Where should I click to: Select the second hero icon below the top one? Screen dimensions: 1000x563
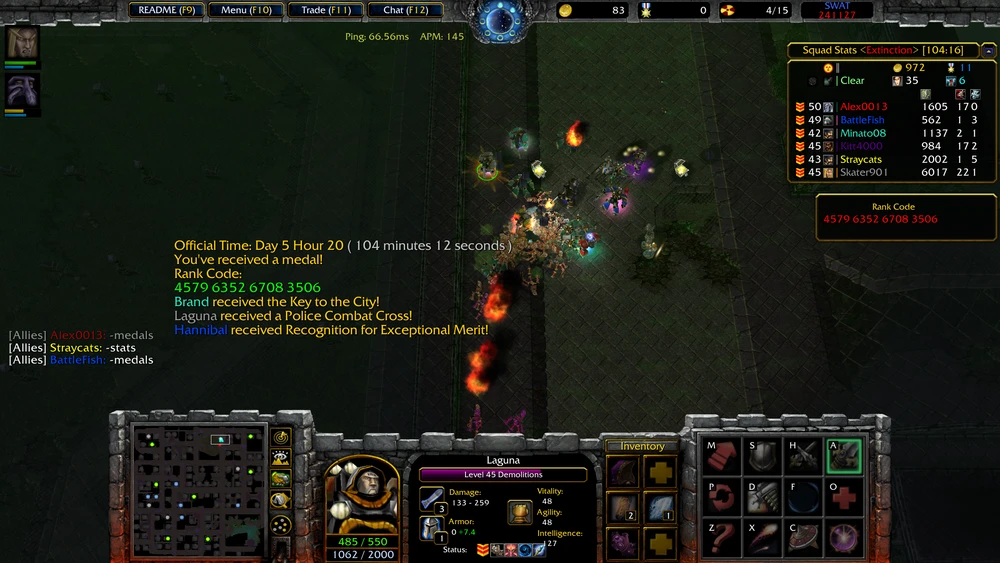click(x=22, y=91)
